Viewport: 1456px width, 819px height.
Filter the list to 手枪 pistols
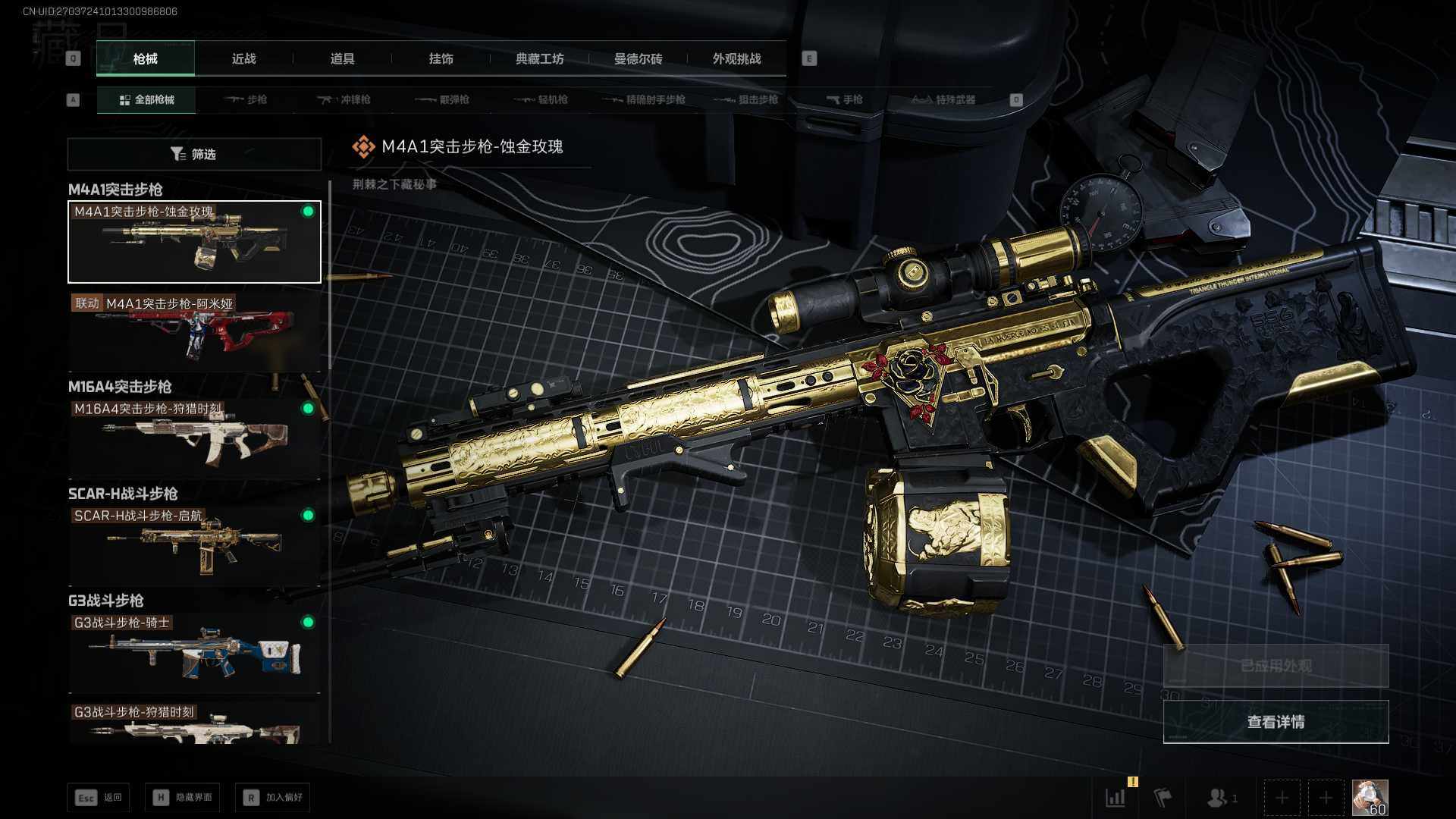844,99
